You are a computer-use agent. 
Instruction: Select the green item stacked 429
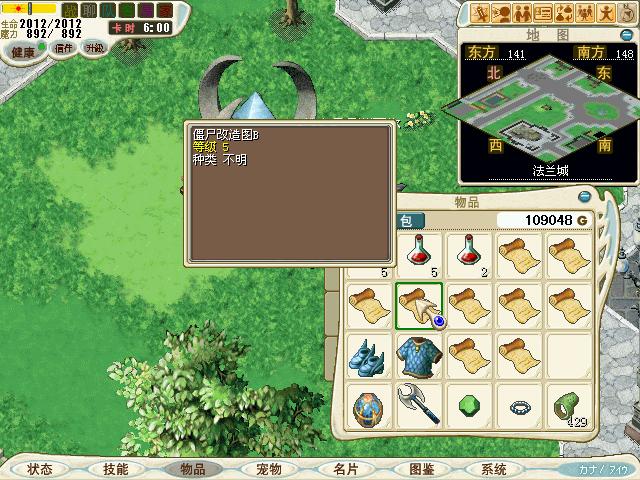point(569,407)
